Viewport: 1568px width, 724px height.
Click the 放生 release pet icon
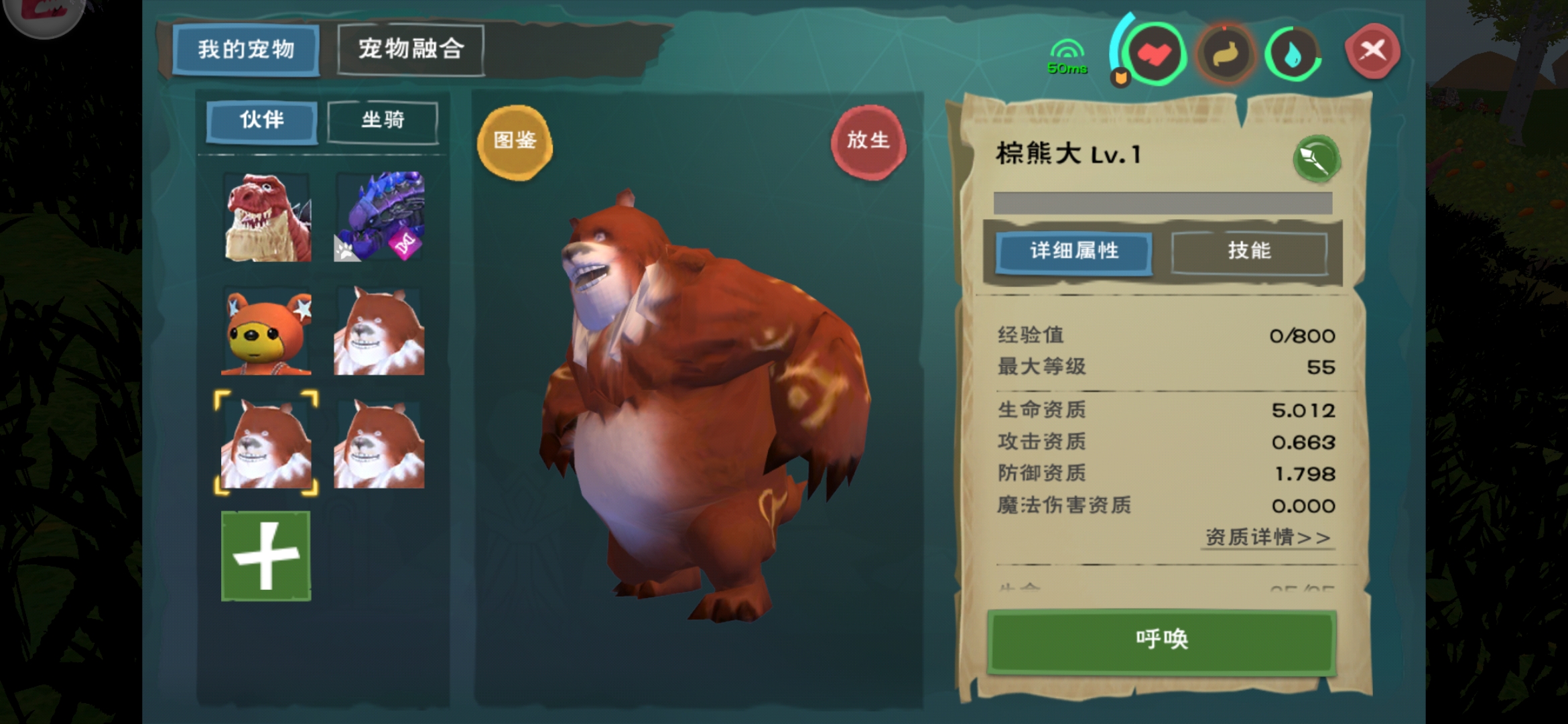pyautogui.click(x=870, y=139)
